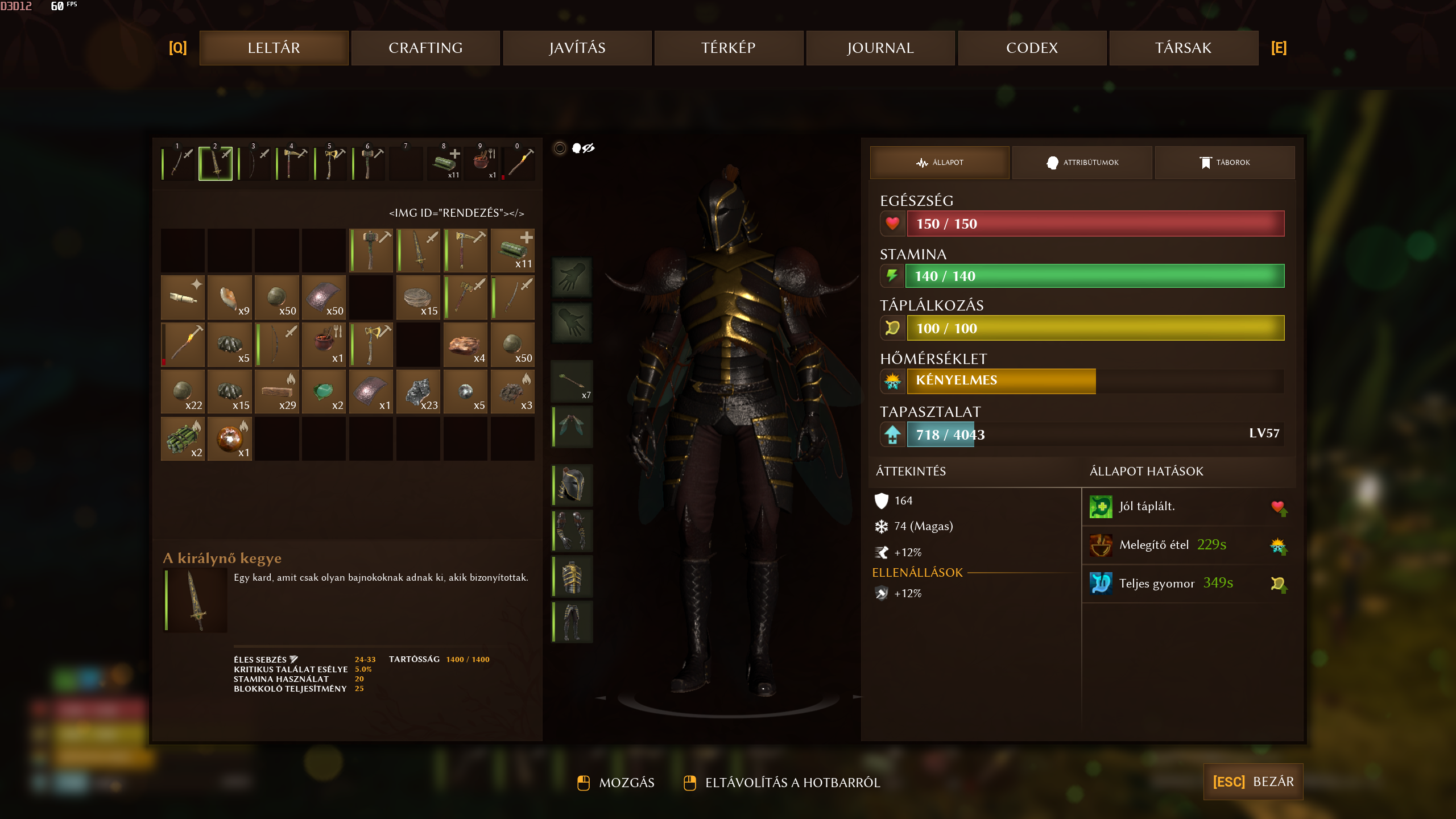
Task: Select the bandage stack in hotbar slot 8
Action: [445, 164]
